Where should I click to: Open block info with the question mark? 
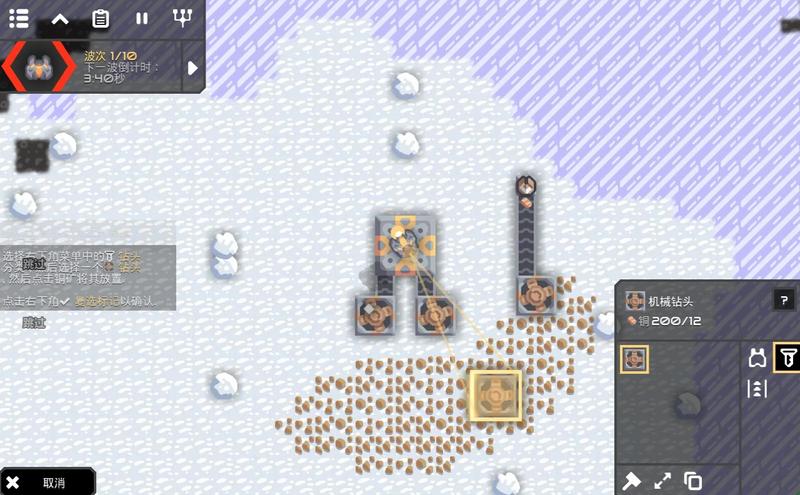(783, 300)
